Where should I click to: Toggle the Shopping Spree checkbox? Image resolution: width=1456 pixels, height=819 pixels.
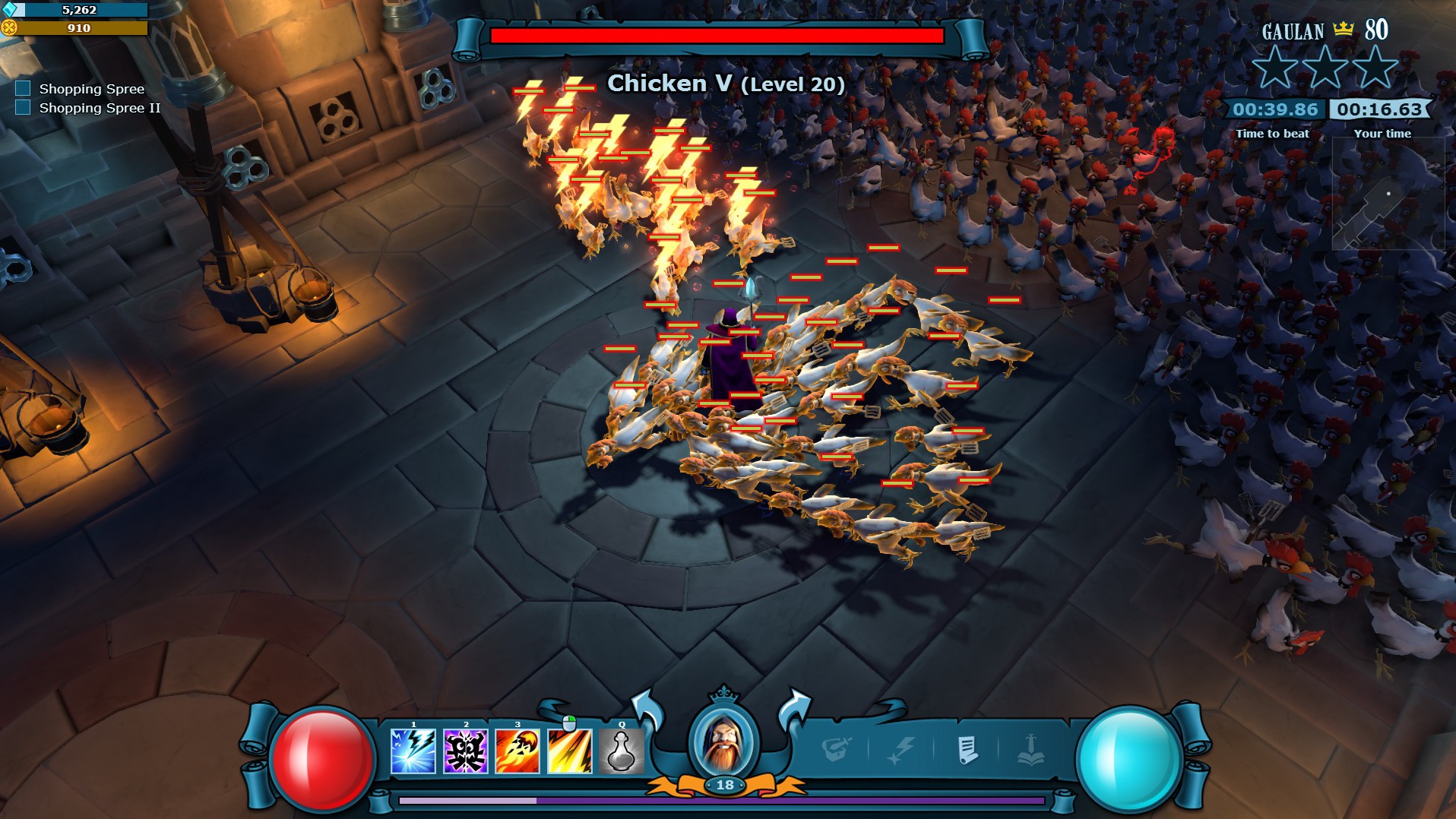[24, 88]
